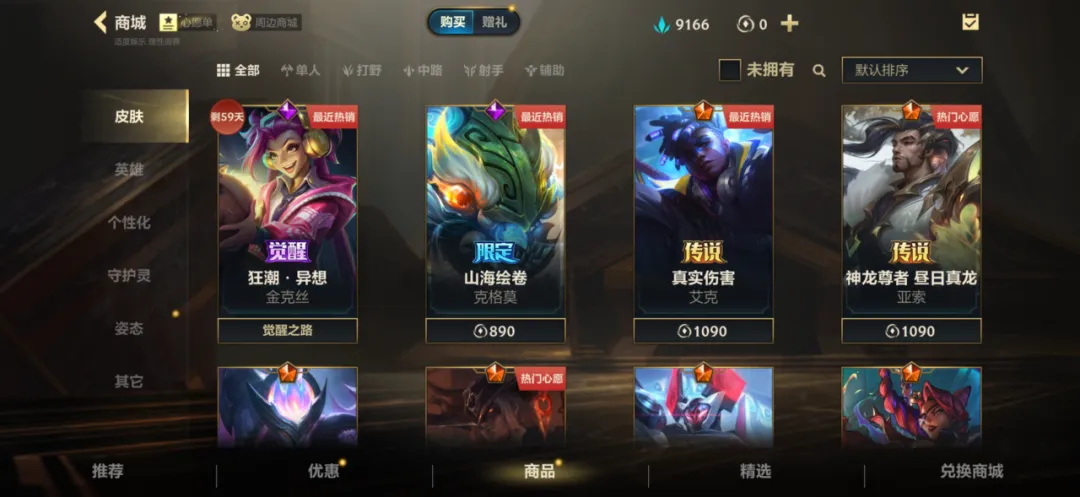Open the 觉醒之路 button
This screenshot has width=1080, height=497.
coord(287,331)
